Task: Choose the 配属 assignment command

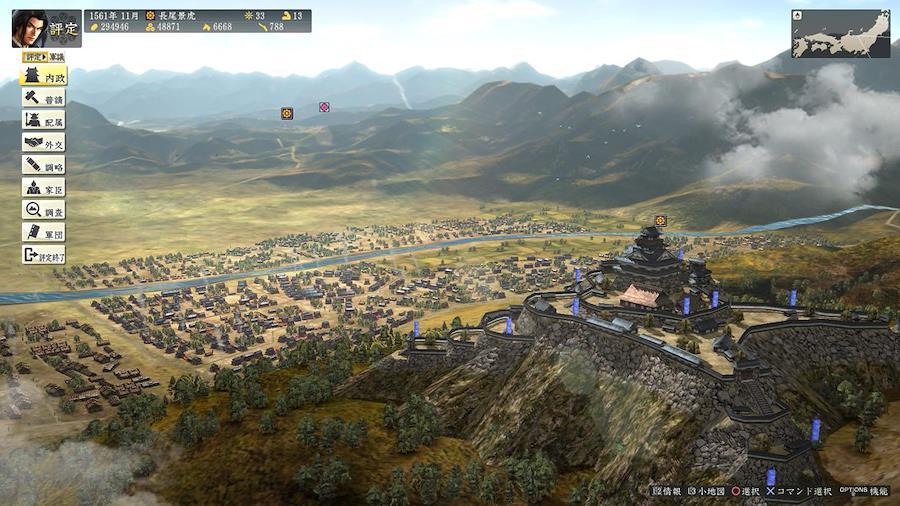Action: [43, 121]
